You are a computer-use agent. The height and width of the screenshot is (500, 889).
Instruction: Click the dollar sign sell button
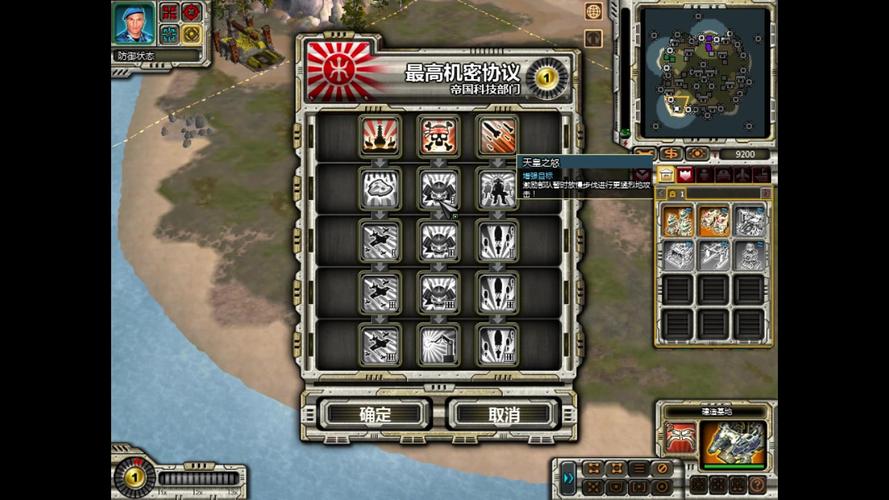[x=671, y=153]
